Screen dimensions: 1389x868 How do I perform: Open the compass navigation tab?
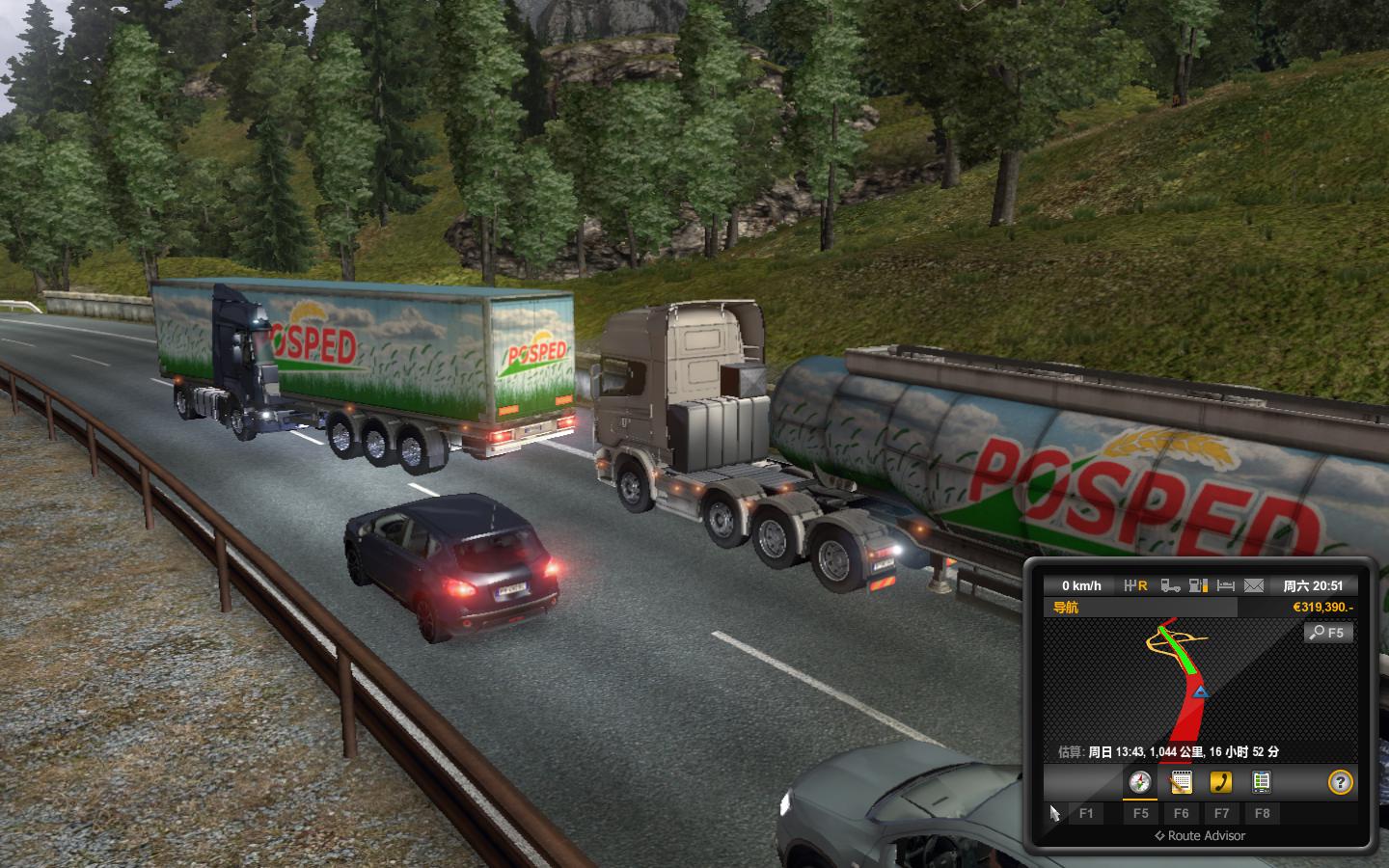click(1140, 782)
